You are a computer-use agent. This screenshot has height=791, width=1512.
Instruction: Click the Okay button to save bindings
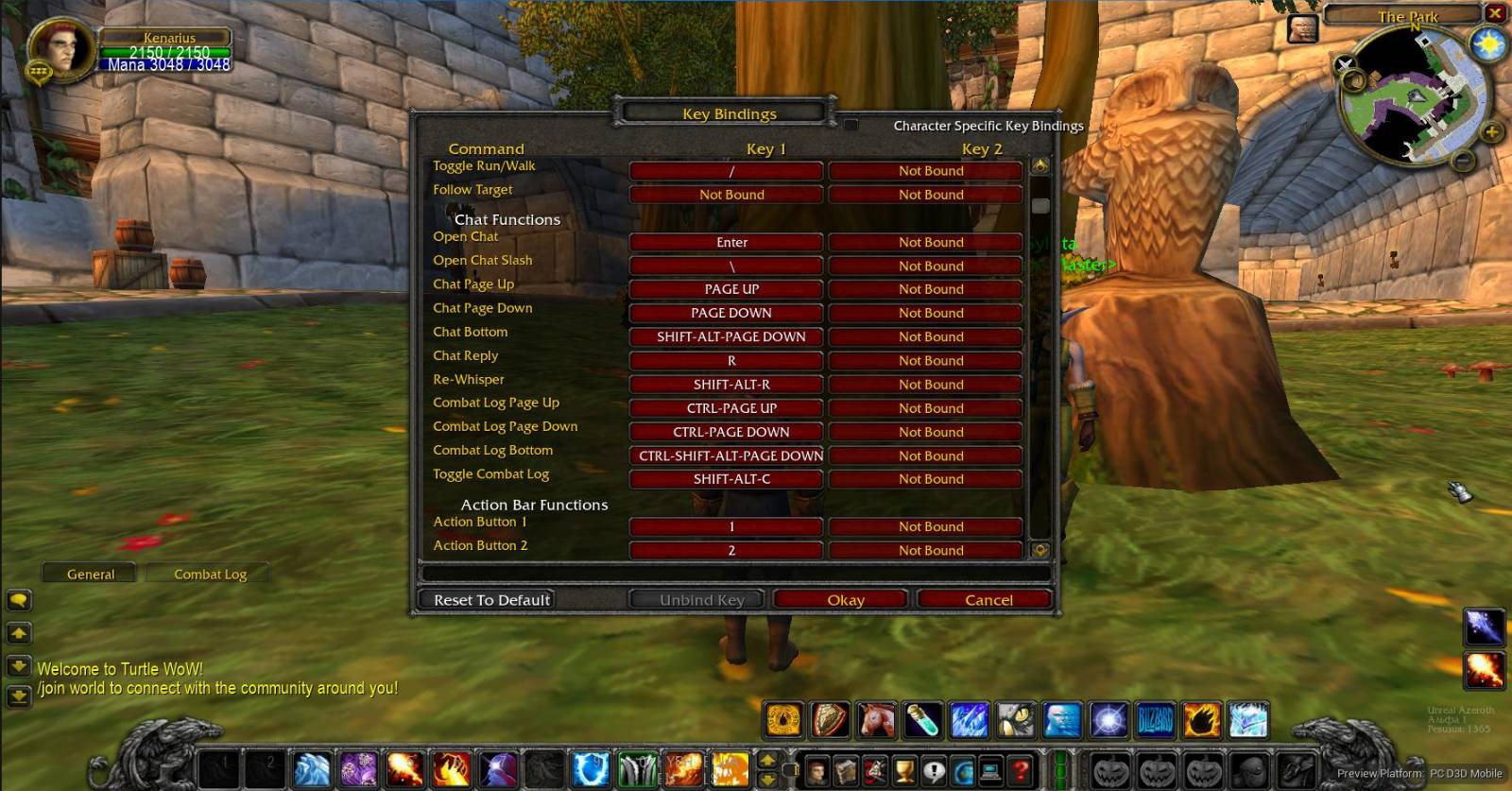click(840, 599)
